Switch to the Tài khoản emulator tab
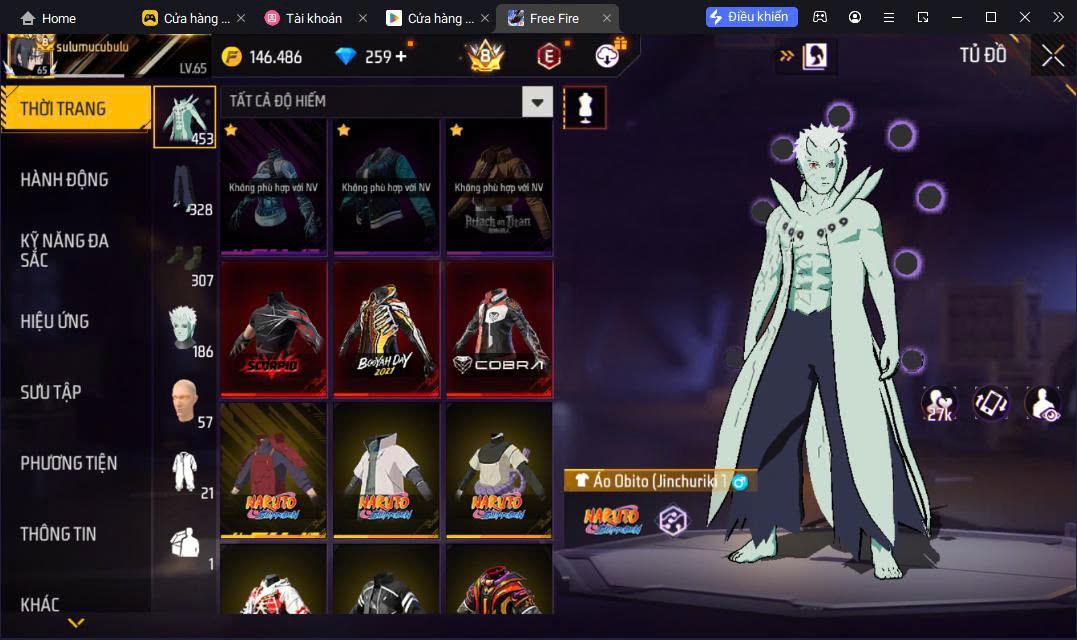Screen dimensions: 1077x640 304,18
